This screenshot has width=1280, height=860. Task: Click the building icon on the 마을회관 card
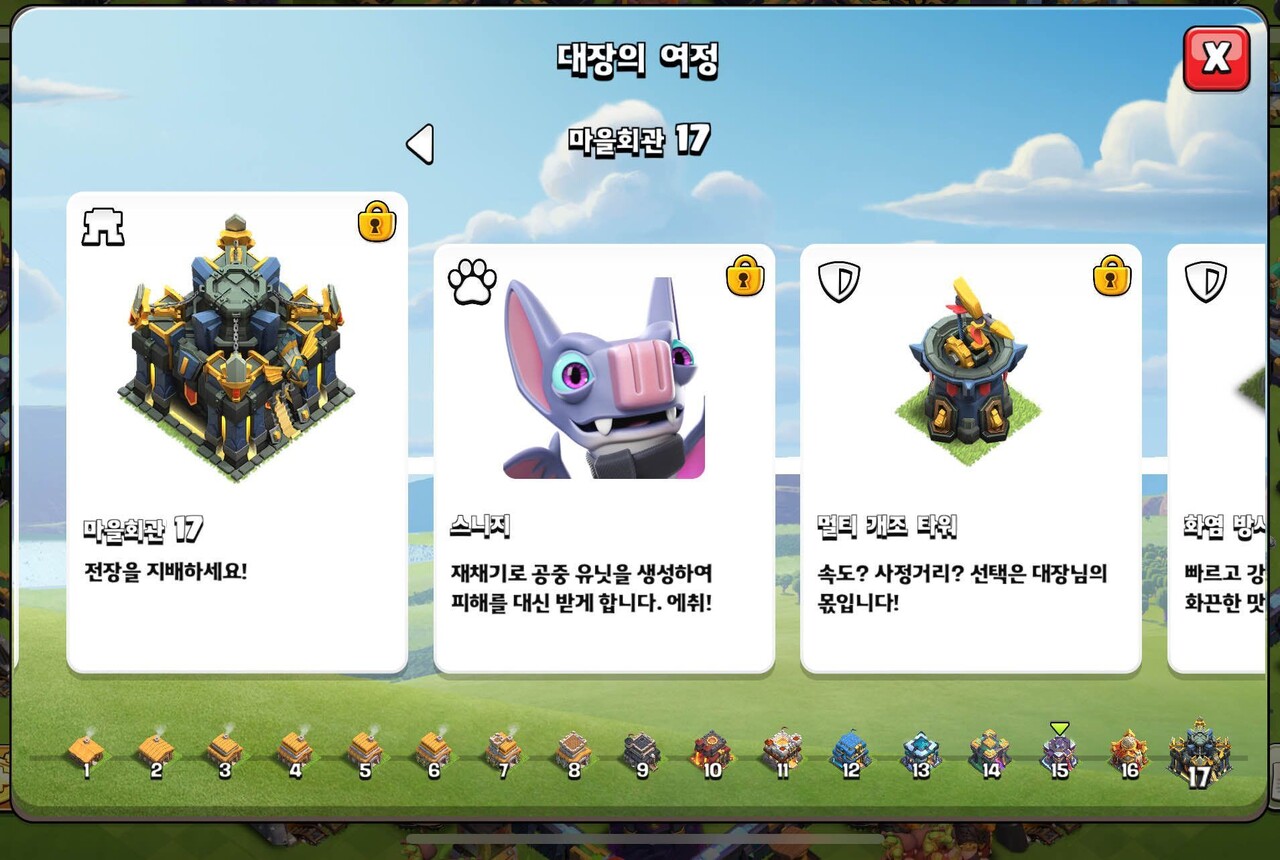(103, 225)
